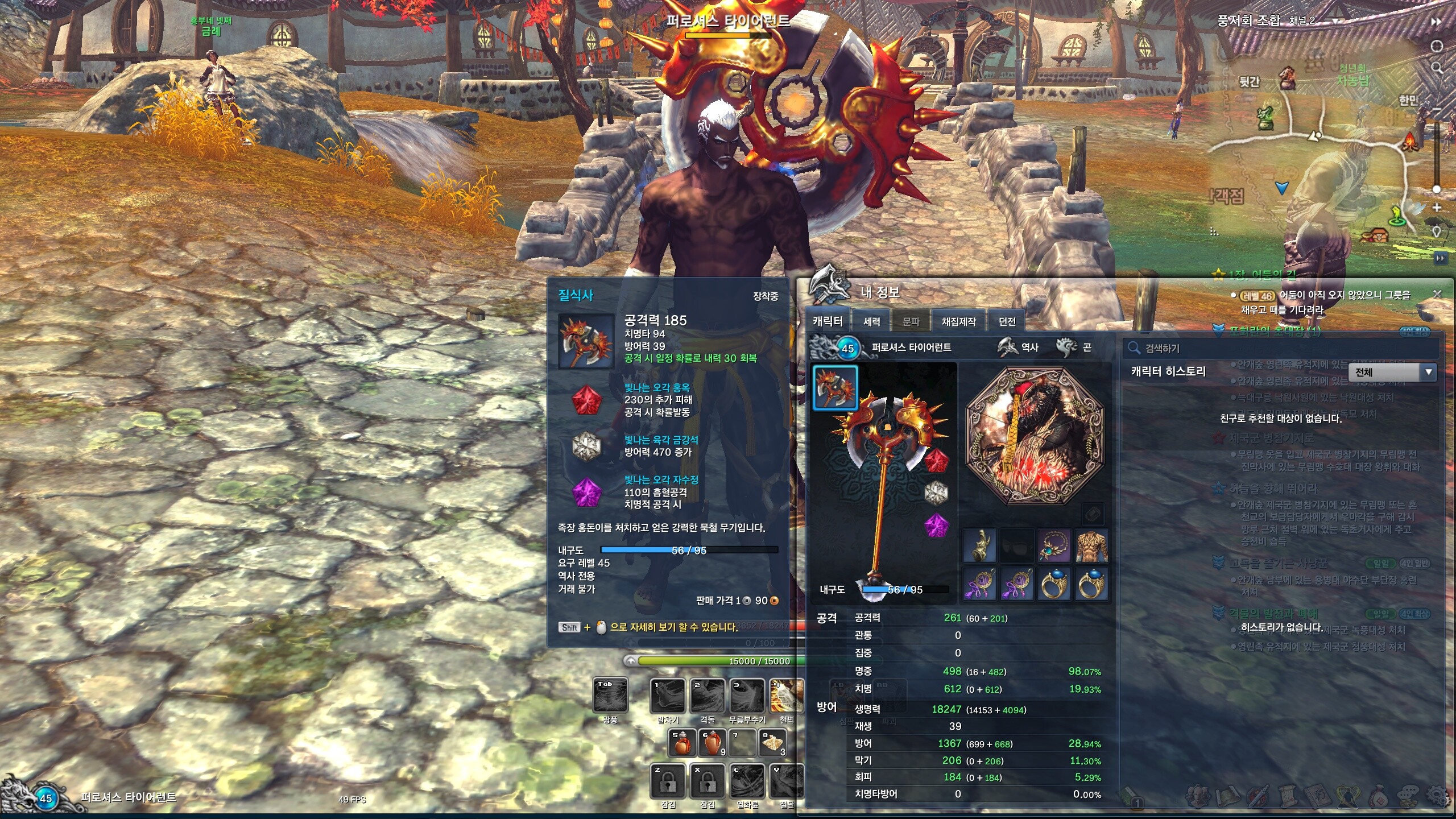Use the 철벽 skill icon
The height and width of the screenshot is (819, 1456).
[x=786, y=695]
